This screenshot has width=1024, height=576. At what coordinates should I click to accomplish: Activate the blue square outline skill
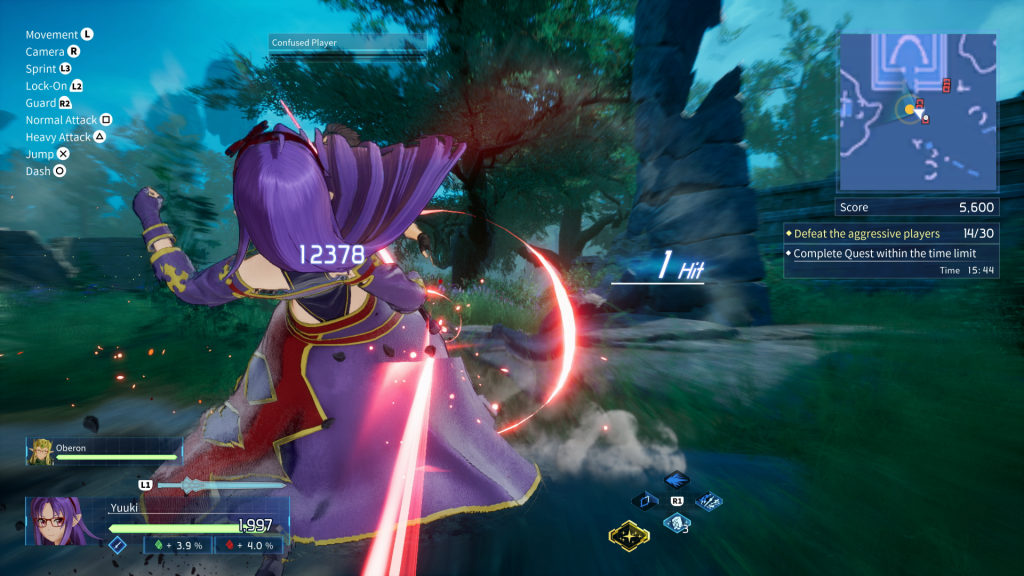(x=646, y=500)
